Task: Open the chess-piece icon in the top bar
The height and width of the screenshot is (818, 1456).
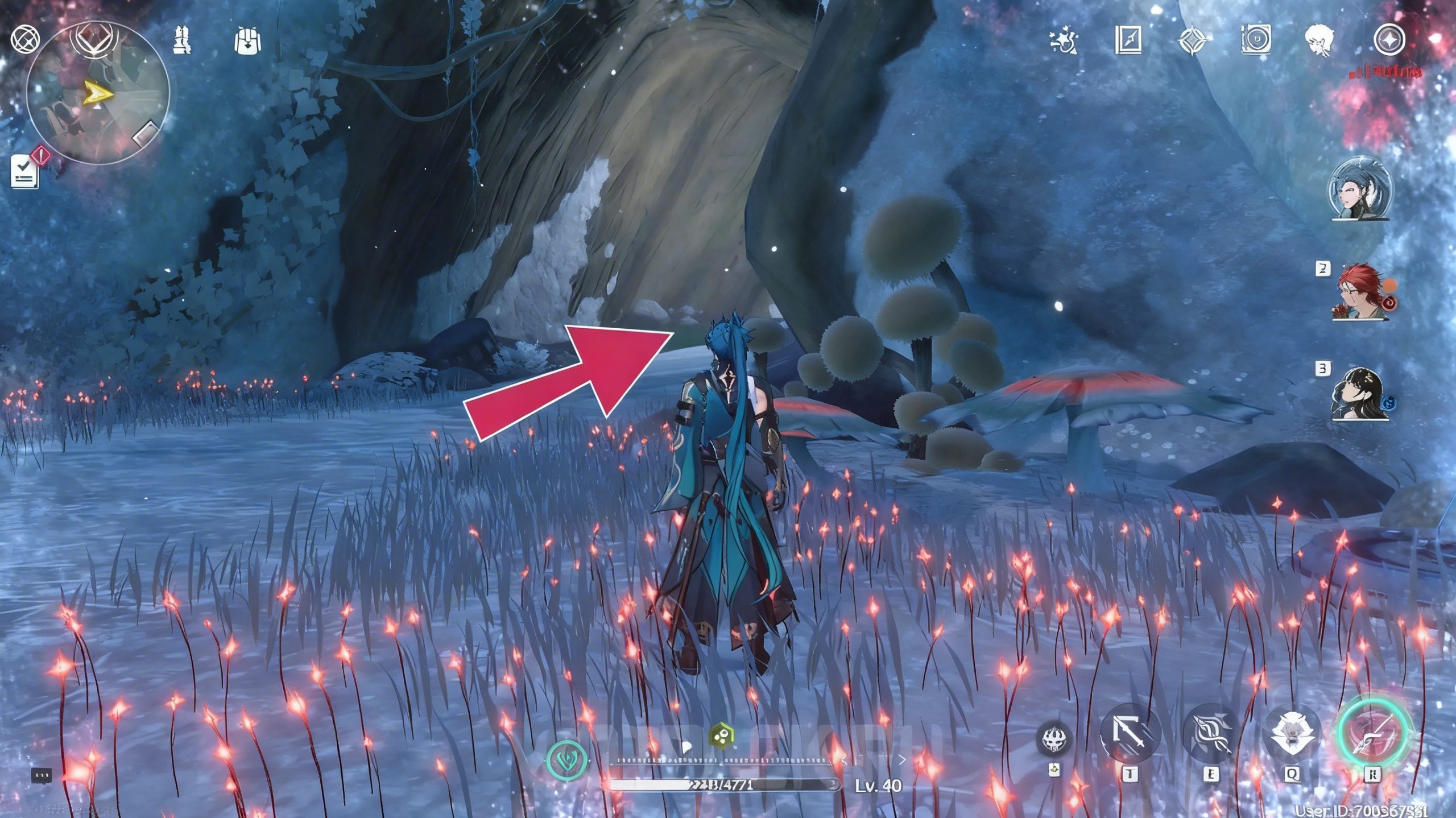Action: click(x=182, y=40)
